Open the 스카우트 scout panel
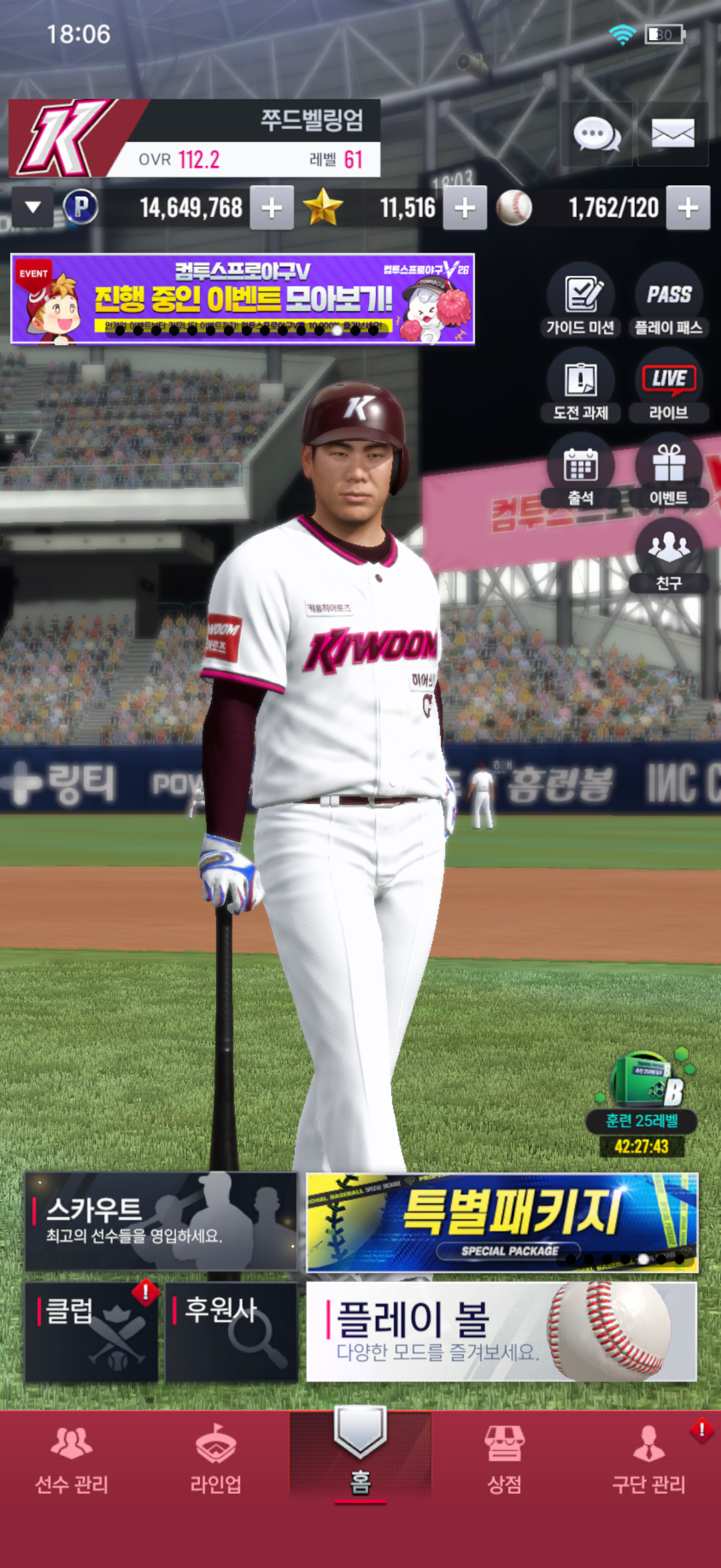 coord(161,1221)
